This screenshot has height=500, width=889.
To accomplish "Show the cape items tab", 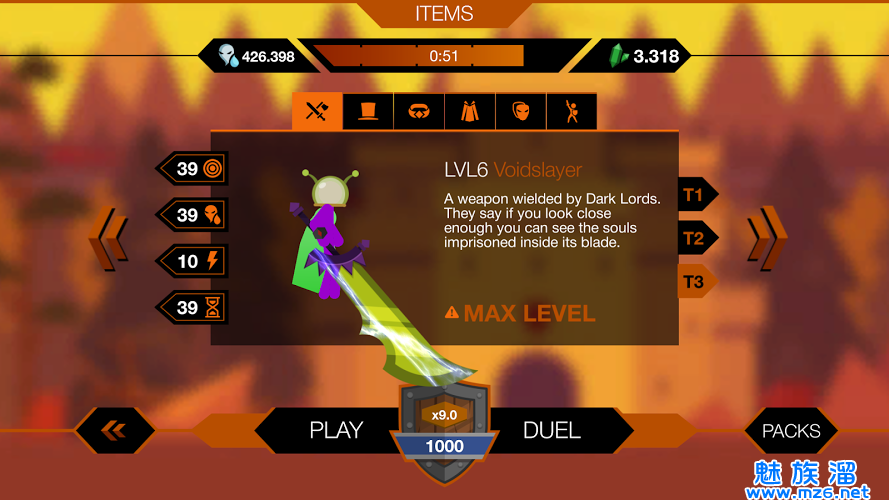I will 470,112.
